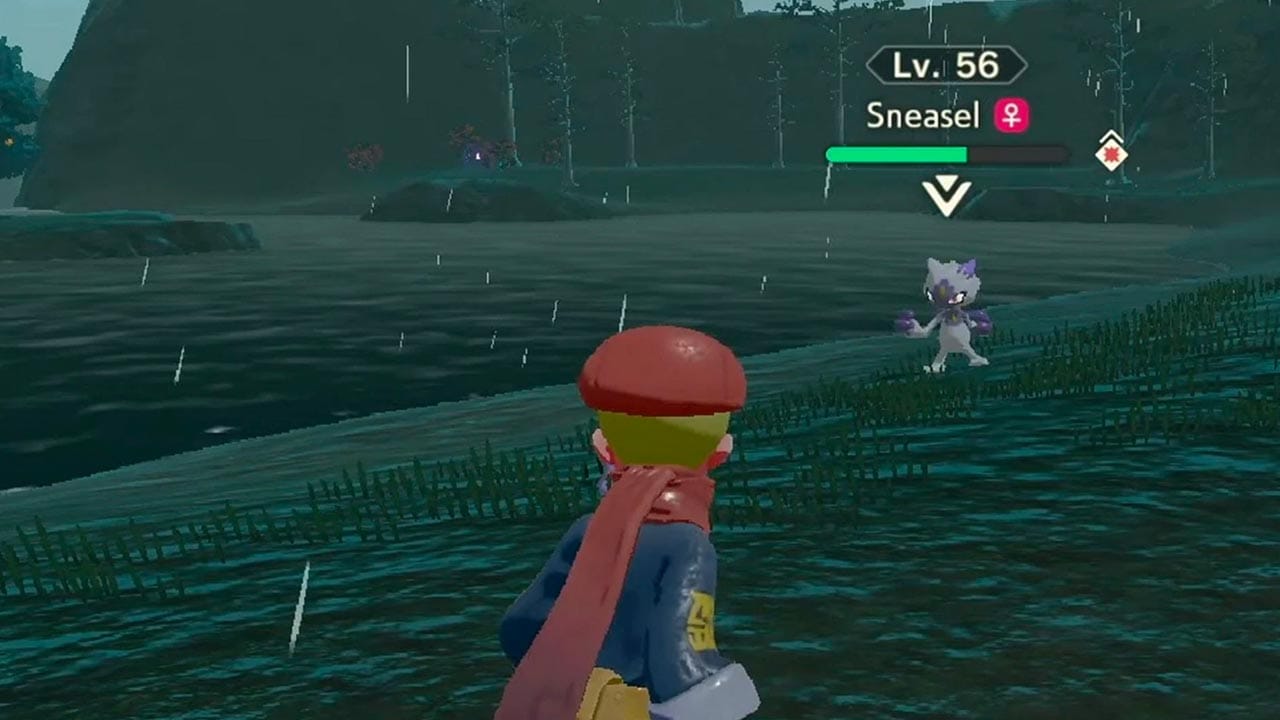Click the female gender icon beside Sneasel
Screen dimensions: 1280x720
1012,117
